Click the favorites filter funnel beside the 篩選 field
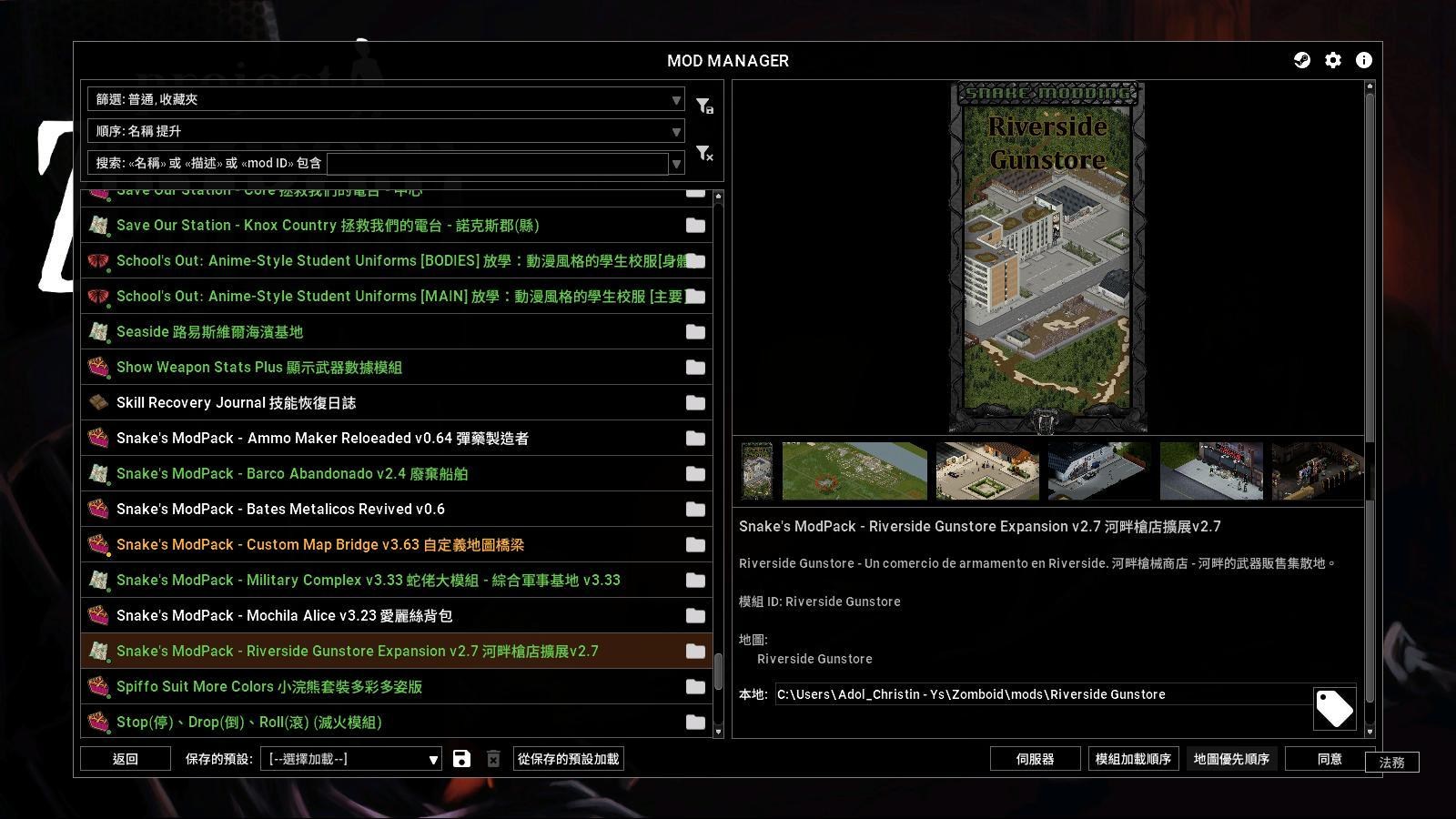The image size is (1456, 819). [703, 105]
